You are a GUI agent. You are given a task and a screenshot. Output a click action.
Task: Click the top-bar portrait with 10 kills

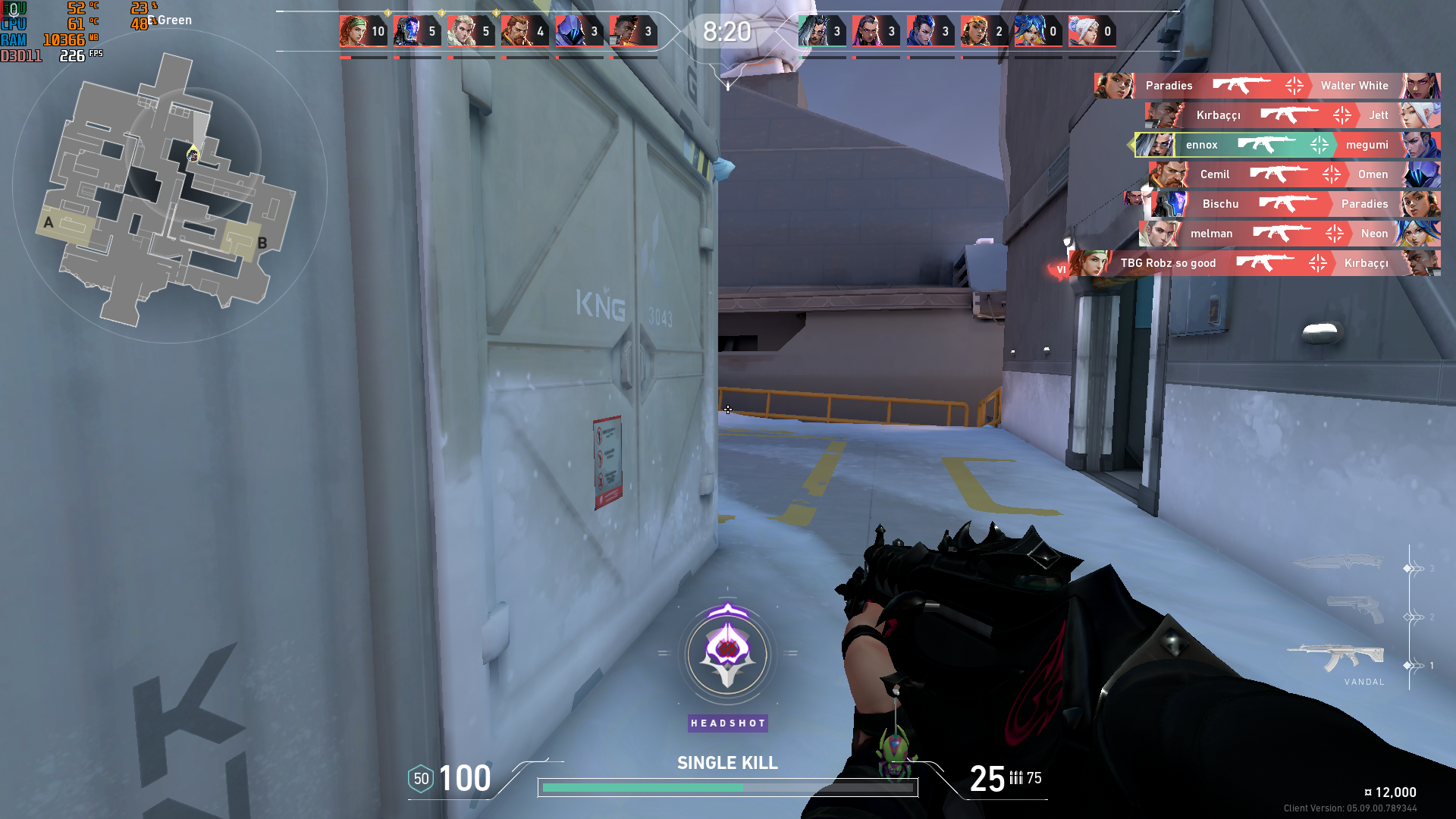click(363, 32)
